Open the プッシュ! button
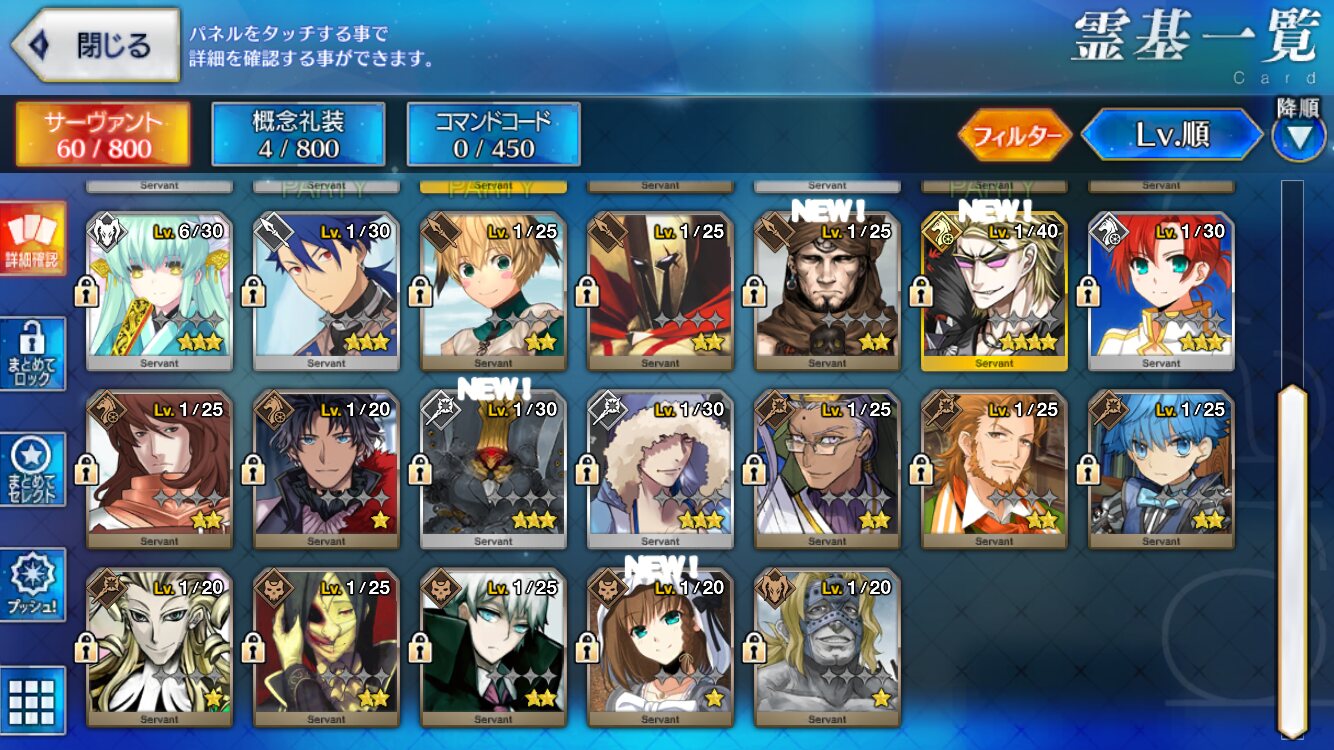 (33, 585)
